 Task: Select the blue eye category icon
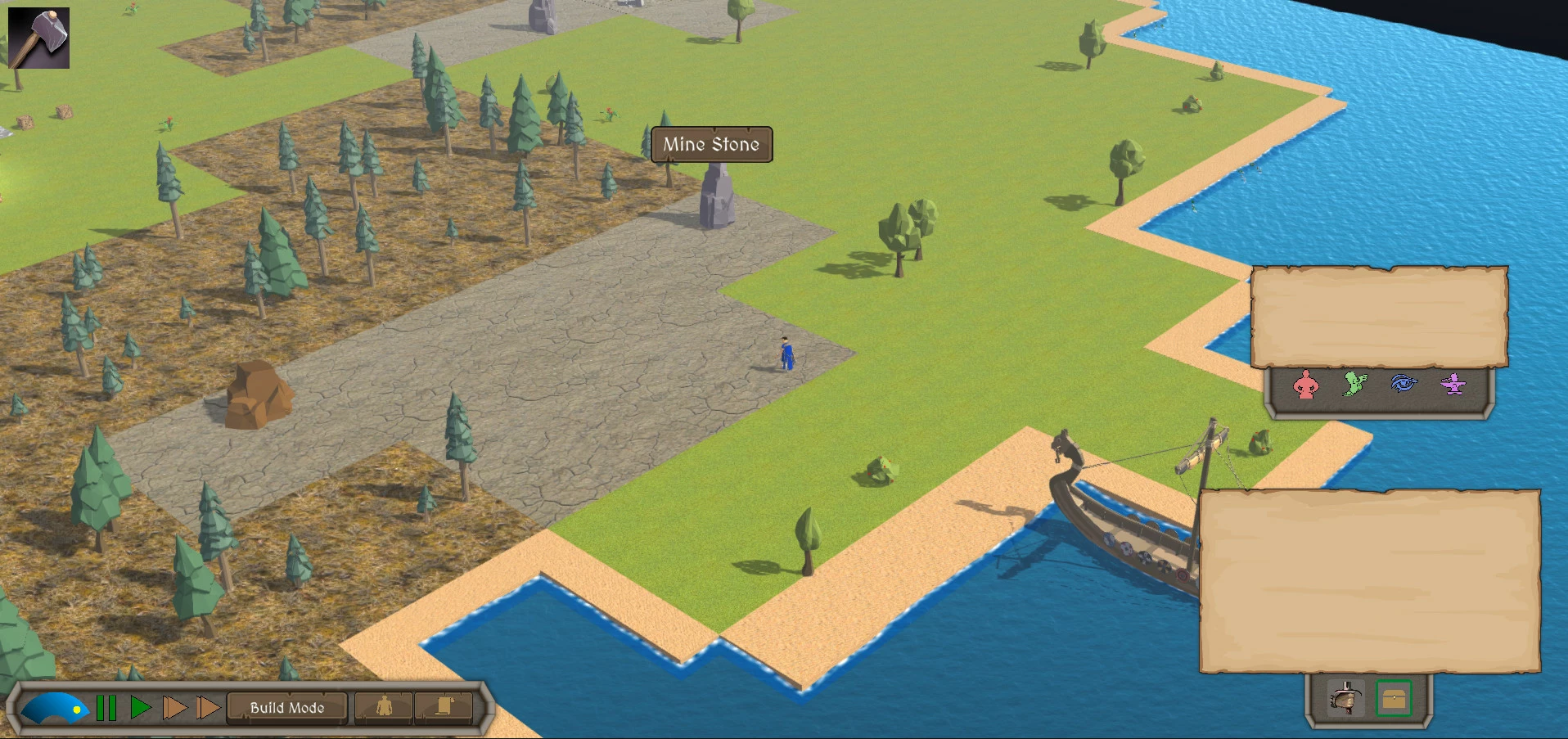(1404, 383)
